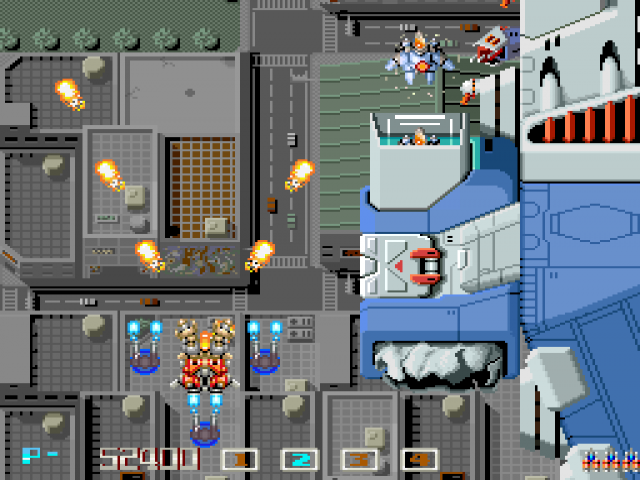
Task: Activate weapon slot number 4
Action: pyautogui.click(x=419, y=460)
